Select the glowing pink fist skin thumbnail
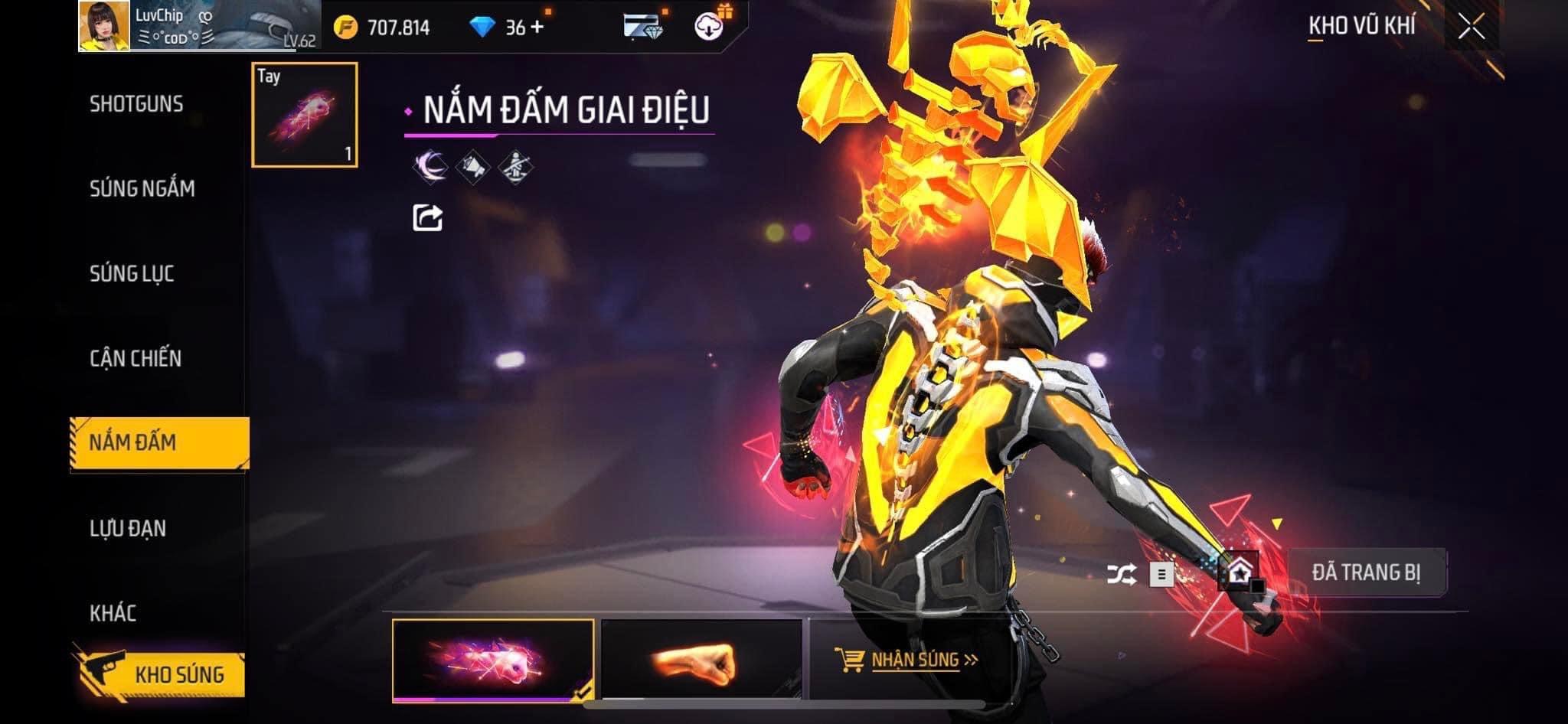Image resolution: width=1568 pixels, height=724 pixels. (492, 660)
